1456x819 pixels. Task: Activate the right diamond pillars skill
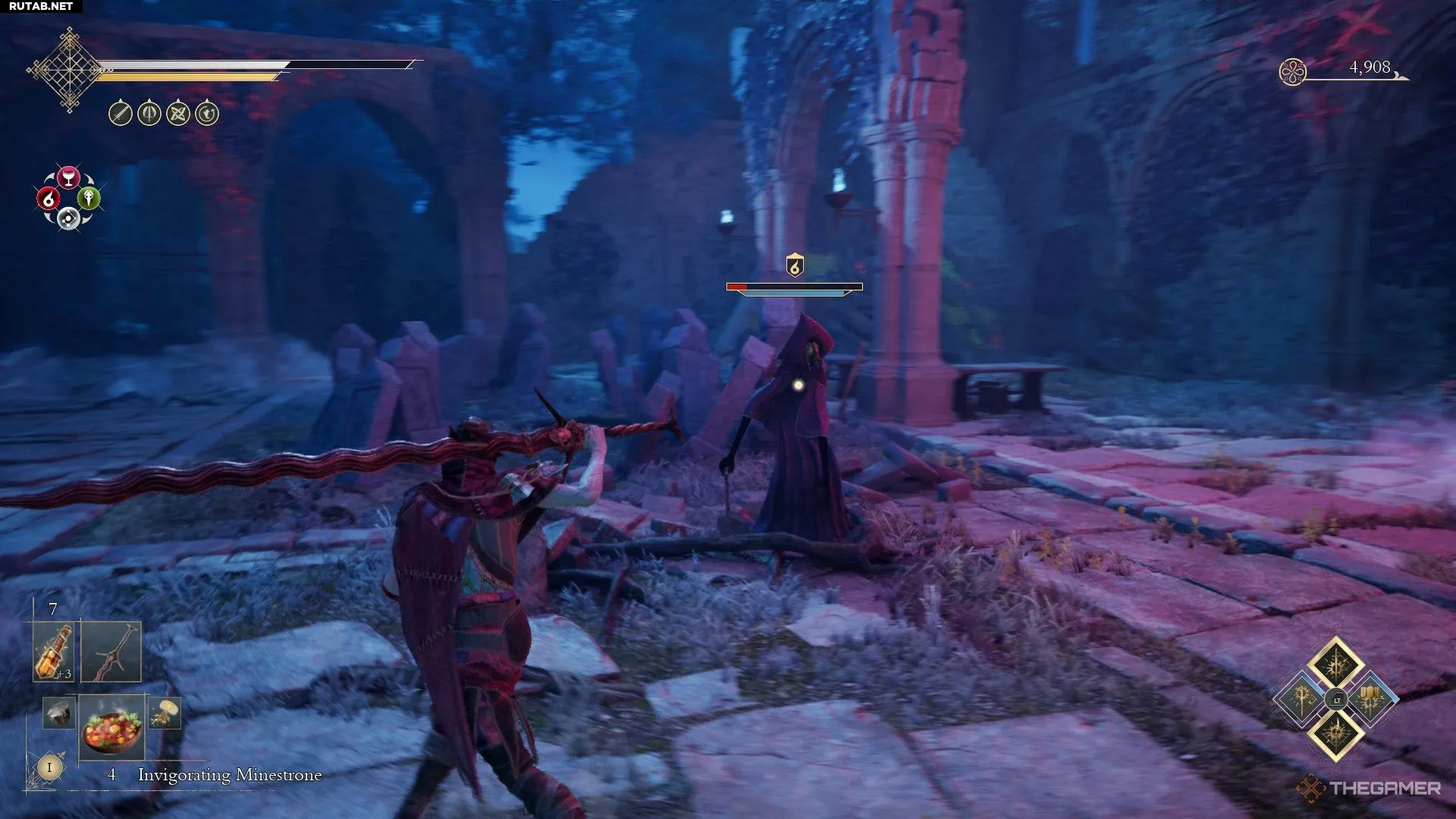point(1371,698)
